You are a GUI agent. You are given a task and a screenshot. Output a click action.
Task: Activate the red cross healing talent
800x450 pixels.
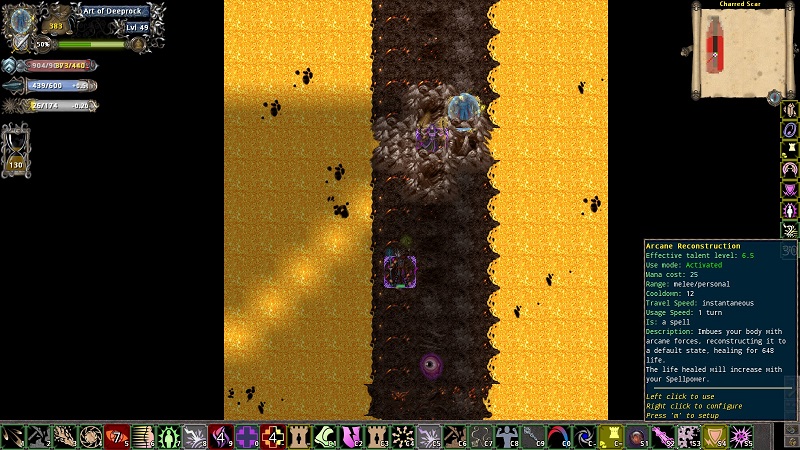pos(272,436)
